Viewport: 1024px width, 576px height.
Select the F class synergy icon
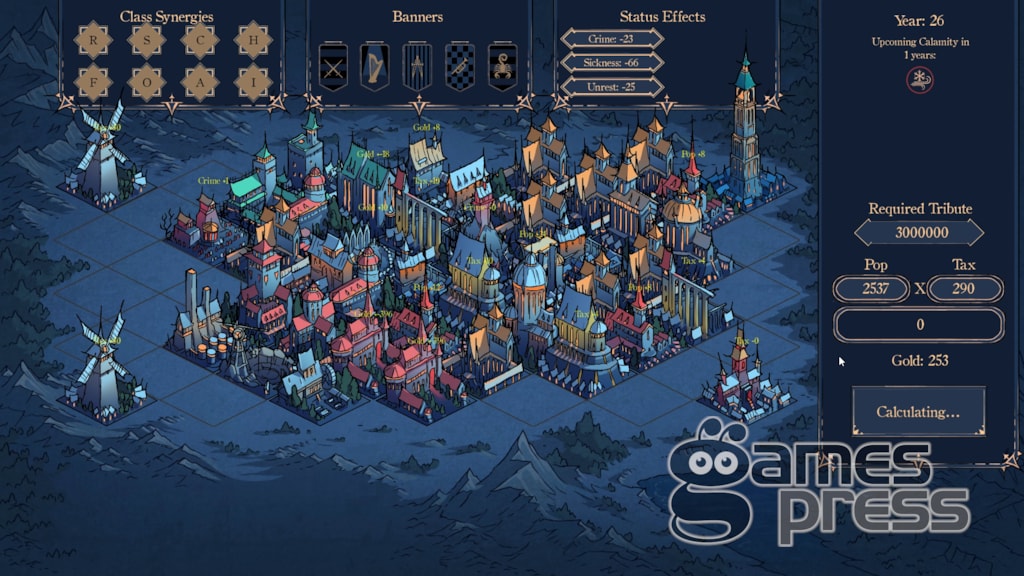point(94,82)
